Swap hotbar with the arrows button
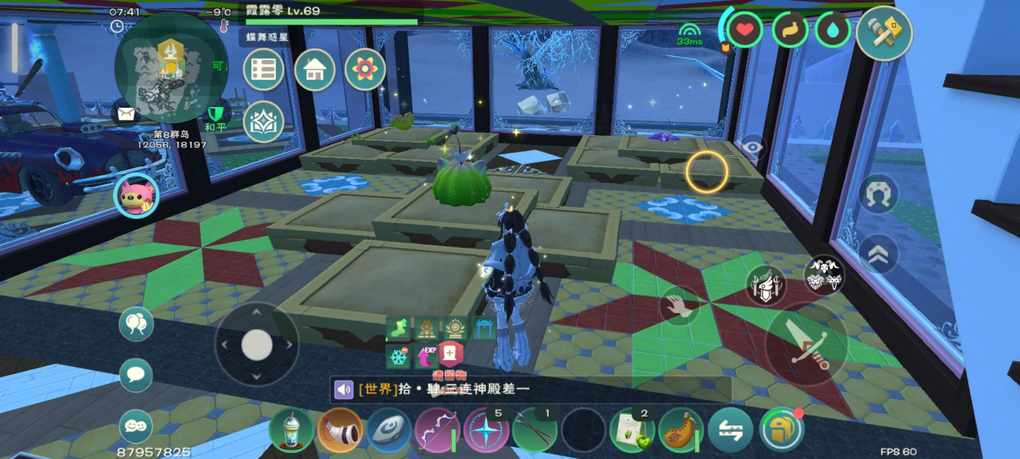 point(731,430)
